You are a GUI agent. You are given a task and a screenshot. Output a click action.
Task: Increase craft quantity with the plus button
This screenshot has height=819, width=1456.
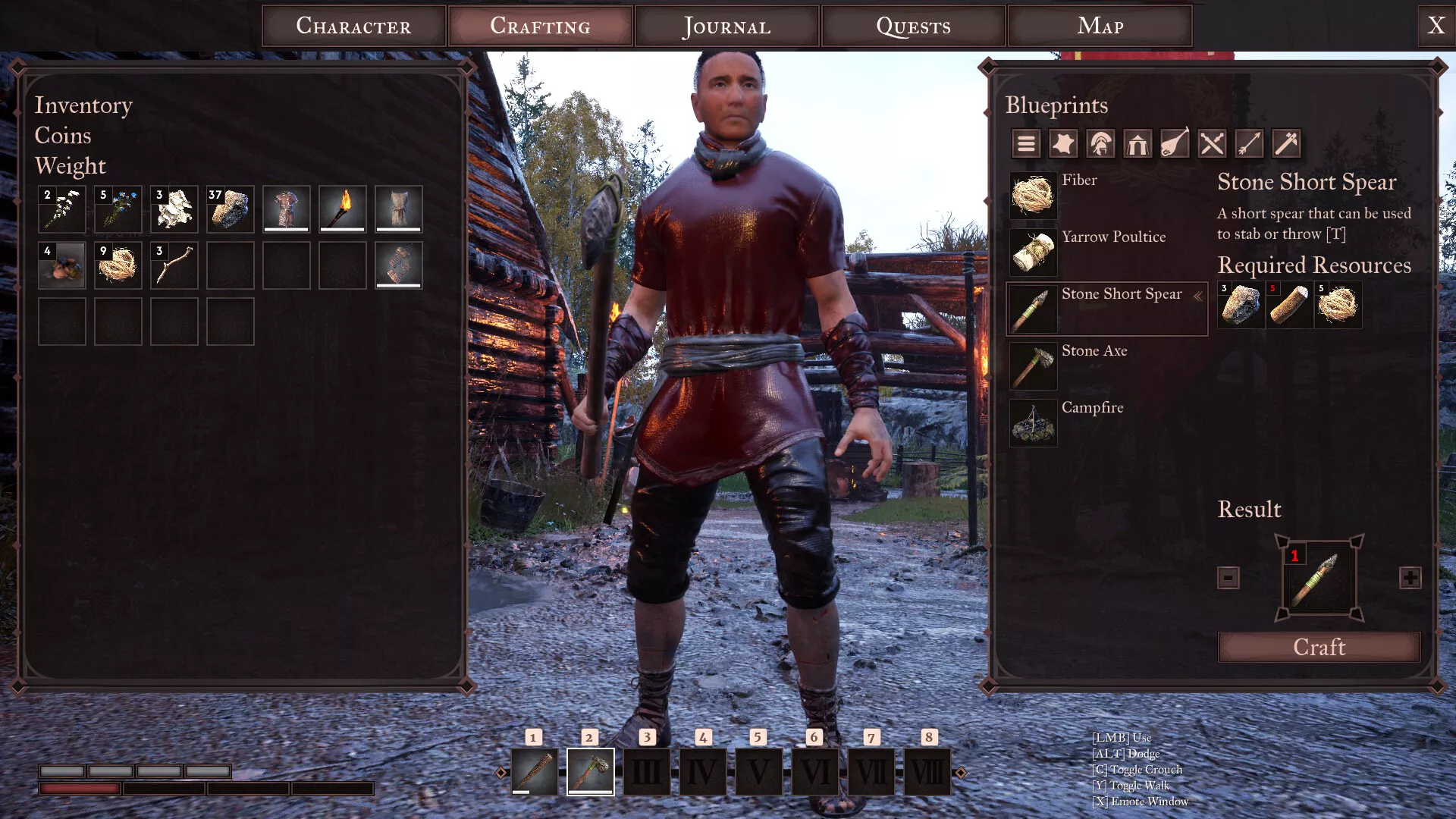pyautogui.click(x=1410, y=578)
